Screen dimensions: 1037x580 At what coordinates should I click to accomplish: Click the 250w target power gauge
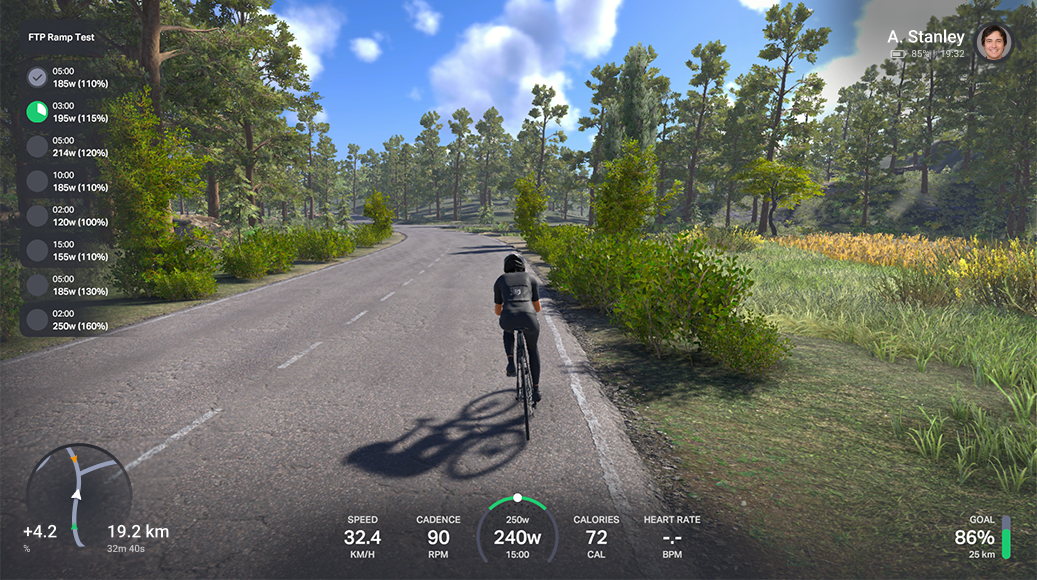[517, 530]
